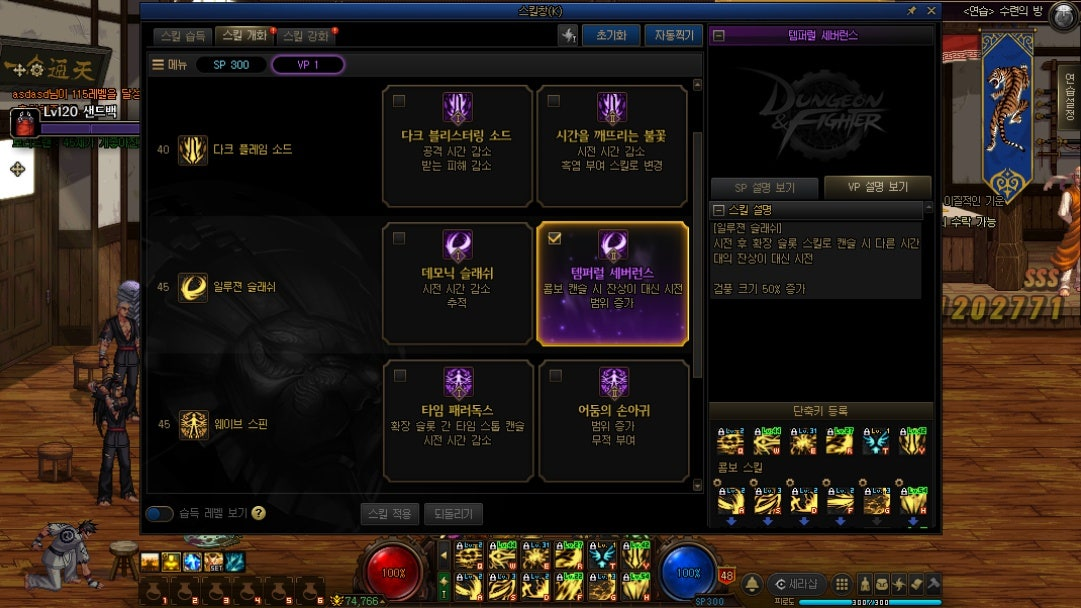This screenshot has height=608, width=1081.
Task: Close the skill window
Action: (931, 10)
